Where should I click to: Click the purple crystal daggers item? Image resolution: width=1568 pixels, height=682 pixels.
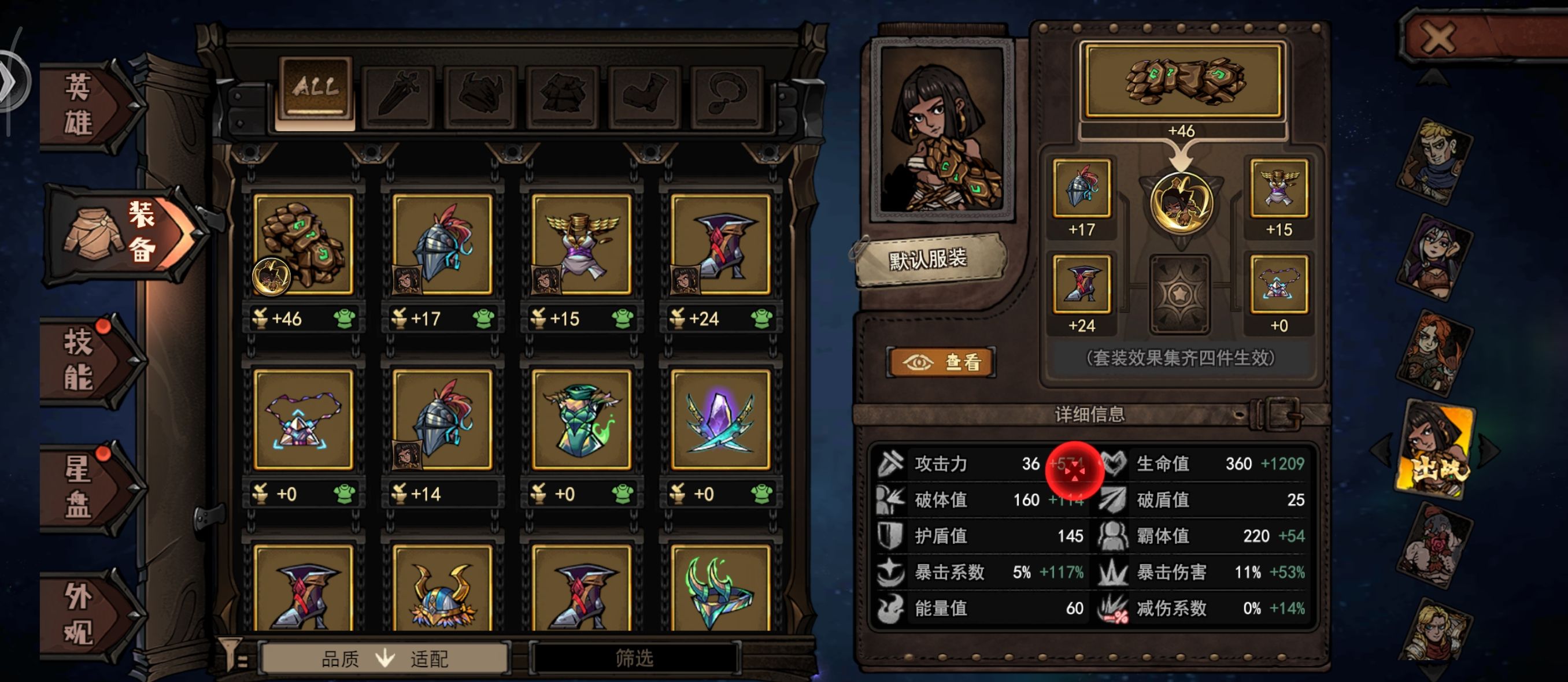coord(721,426)
